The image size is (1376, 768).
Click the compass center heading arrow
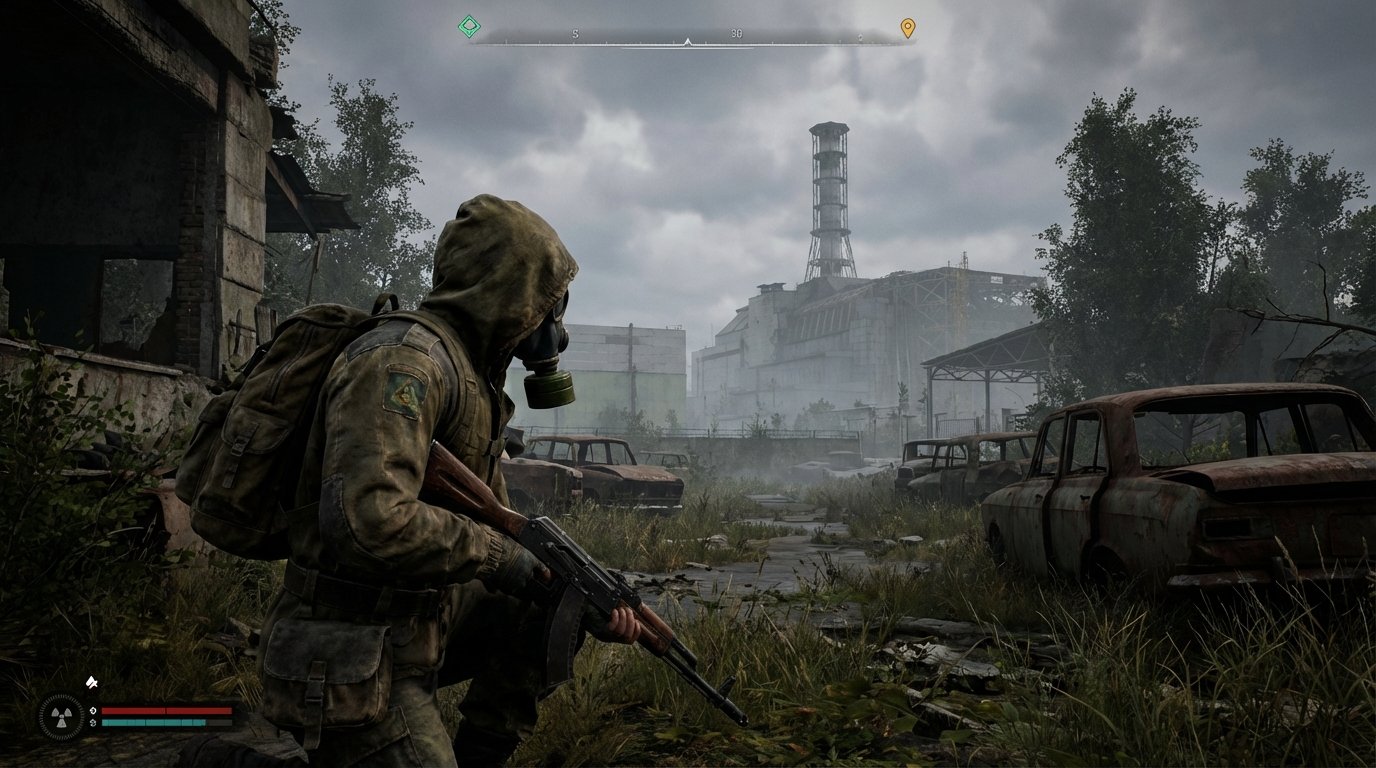687,42
